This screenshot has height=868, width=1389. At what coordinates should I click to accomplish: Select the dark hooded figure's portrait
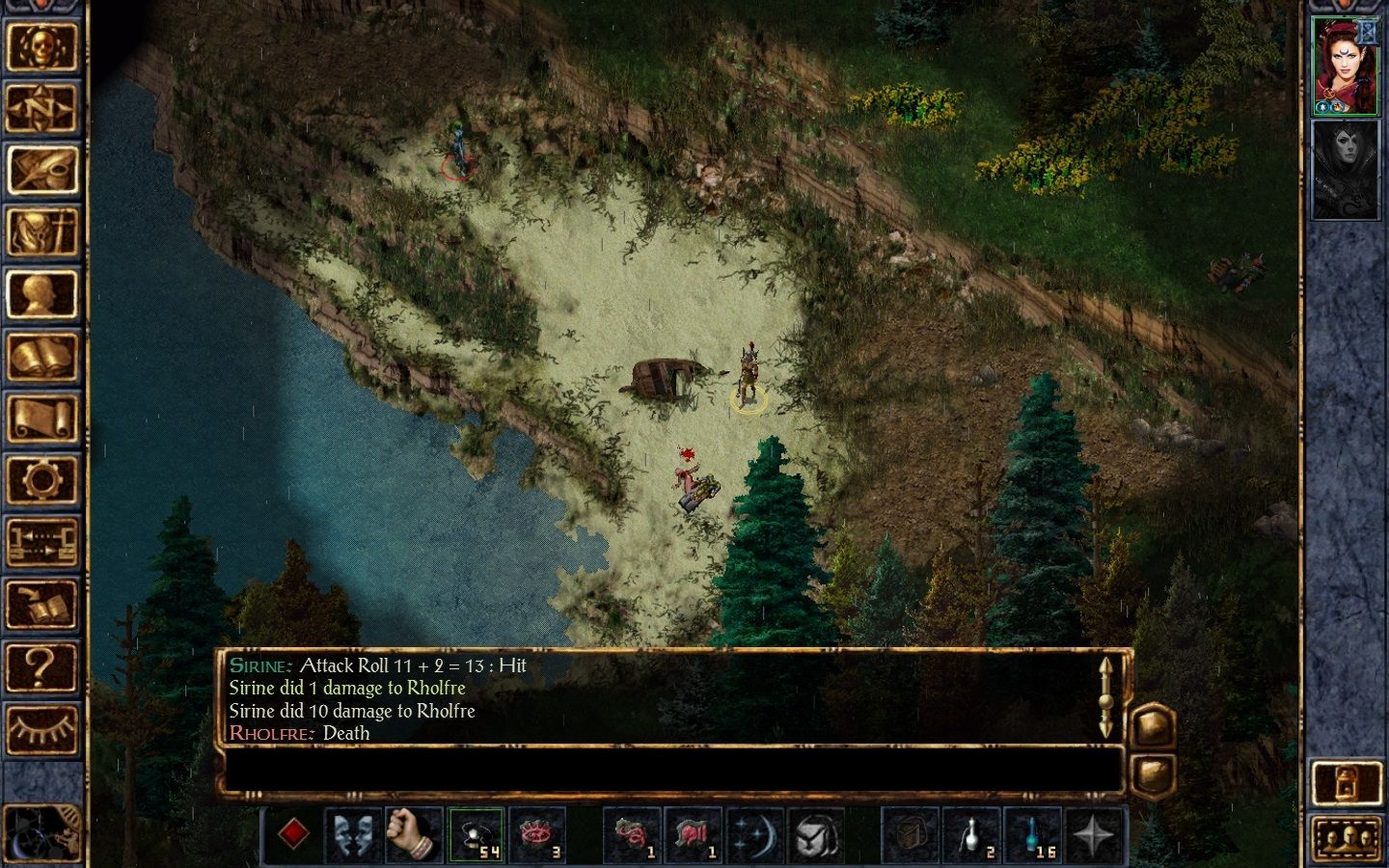click(x=1345, y=171)
